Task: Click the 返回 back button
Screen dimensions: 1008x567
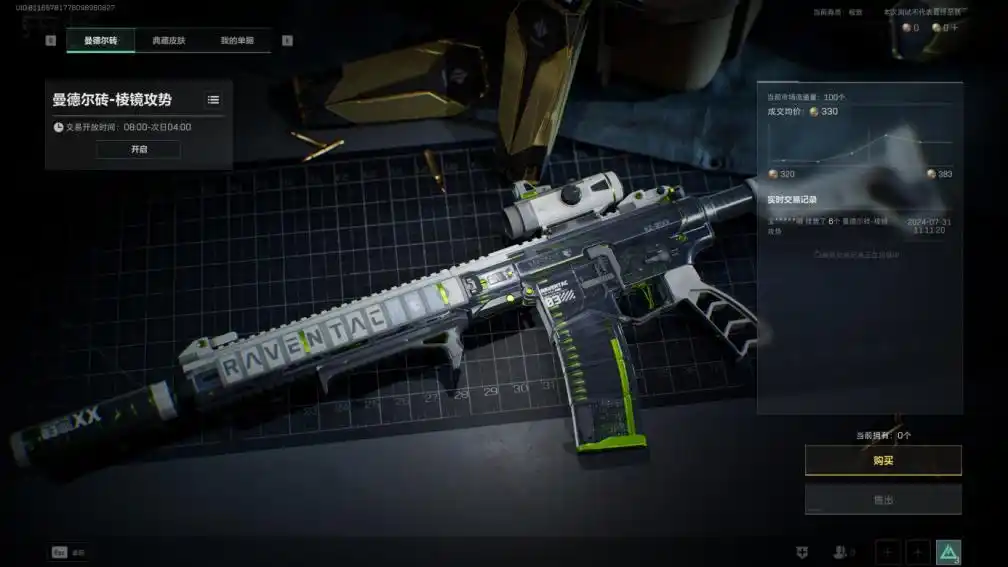Action: point(69,552)
